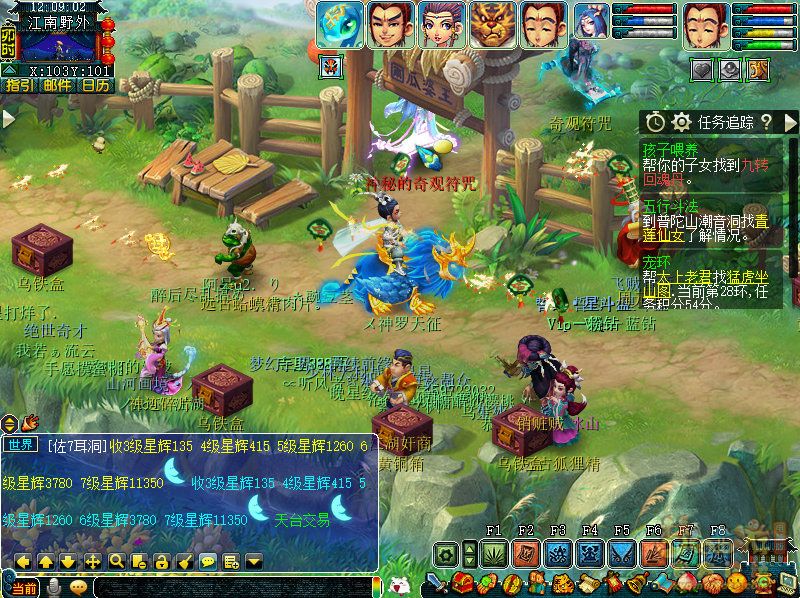Click the microphone voice chat icon
The image size is (800, 598).
[x=52, y=587]
